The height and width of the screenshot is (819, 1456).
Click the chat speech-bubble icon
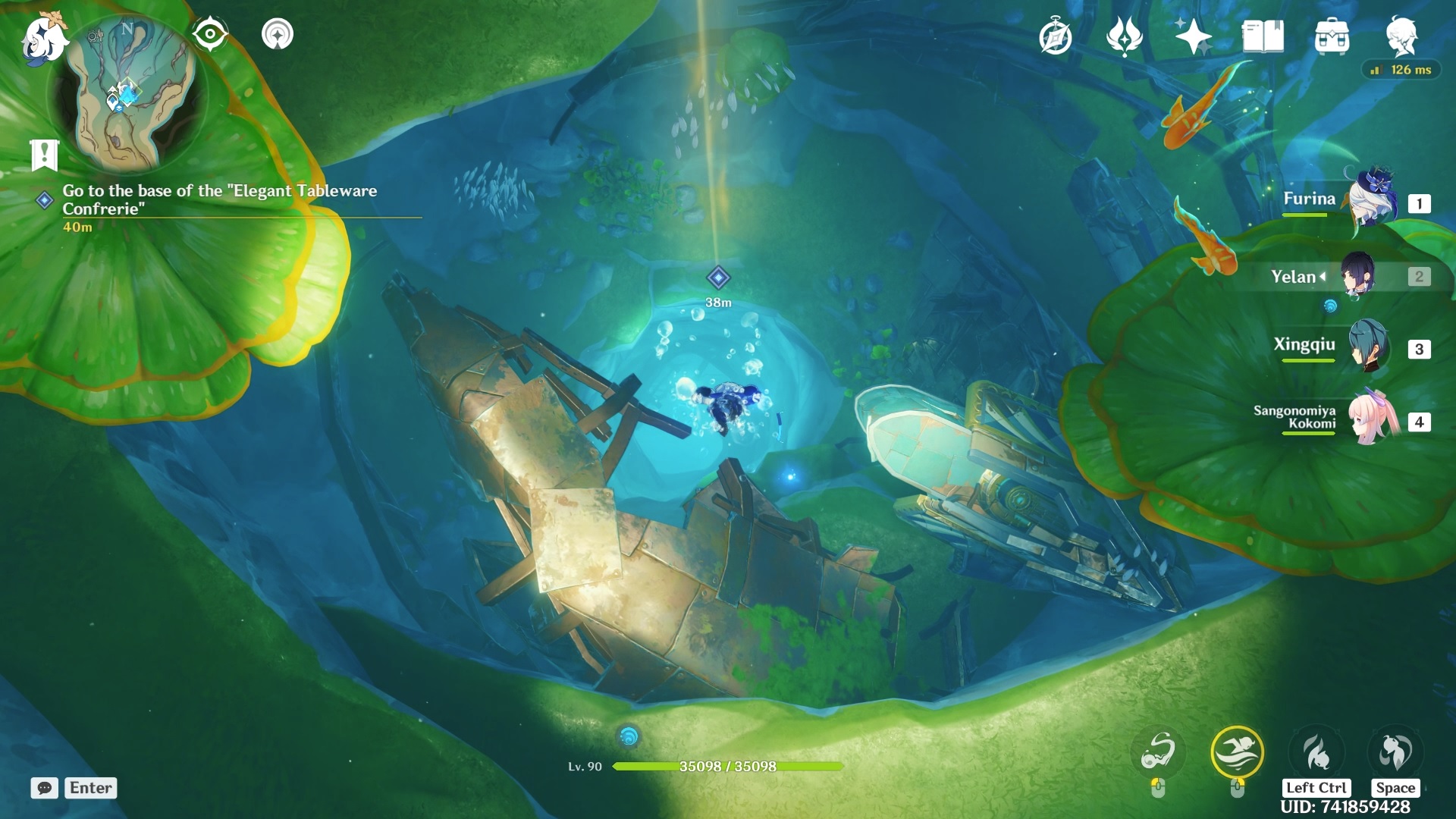click(x=45, y=789)
